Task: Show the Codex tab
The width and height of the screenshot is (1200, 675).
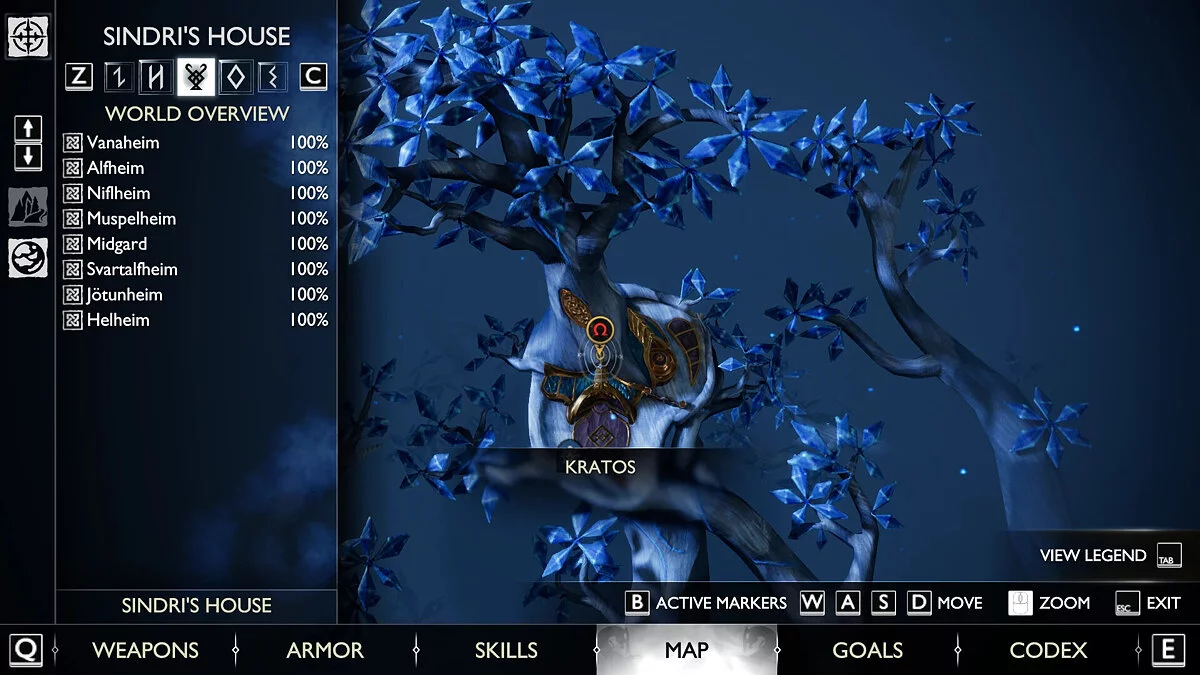Action: [1048, 650]
